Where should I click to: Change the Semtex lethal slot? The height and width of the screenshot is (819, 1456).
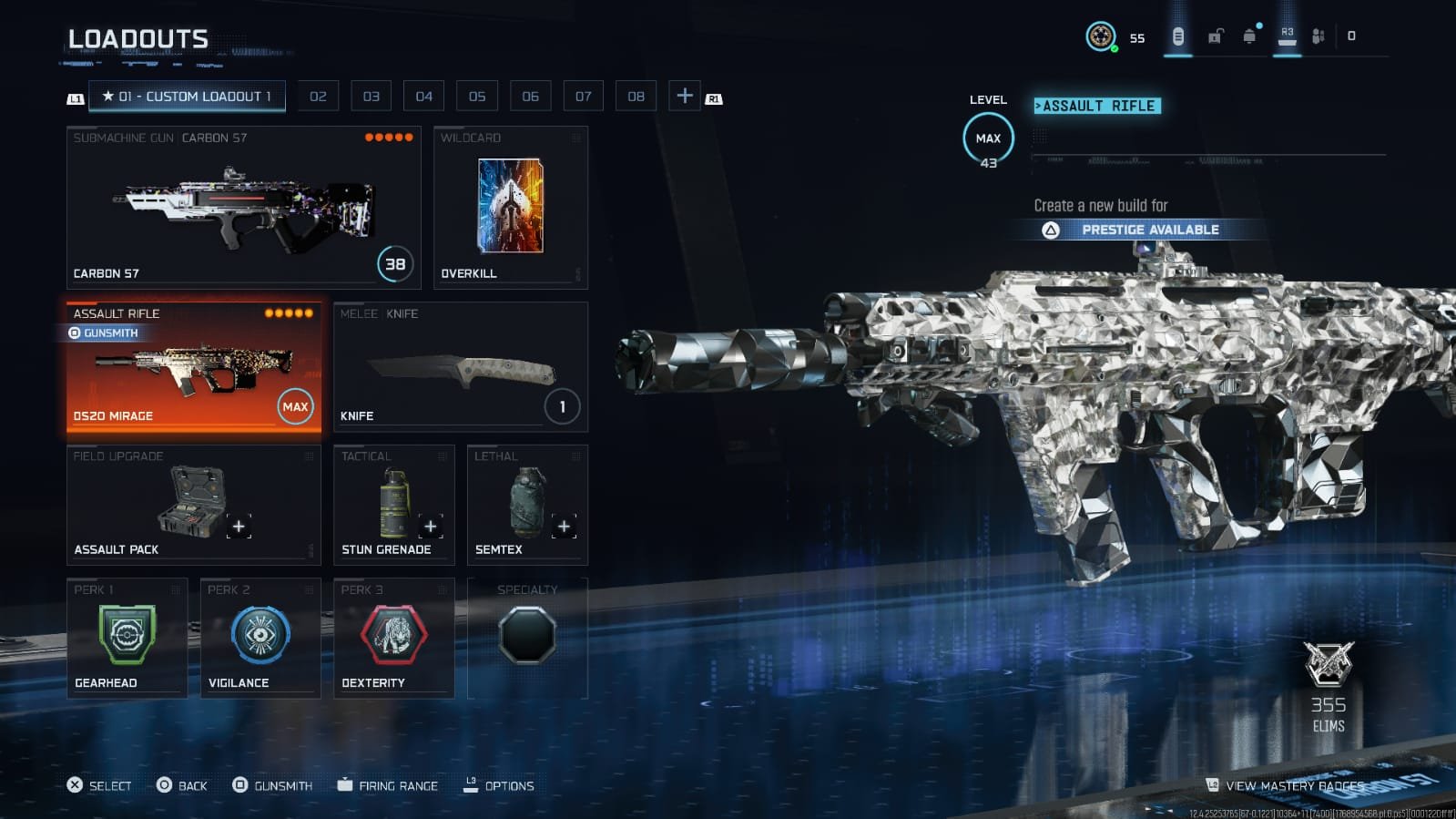pyautogui.click(x=526, y=505)
